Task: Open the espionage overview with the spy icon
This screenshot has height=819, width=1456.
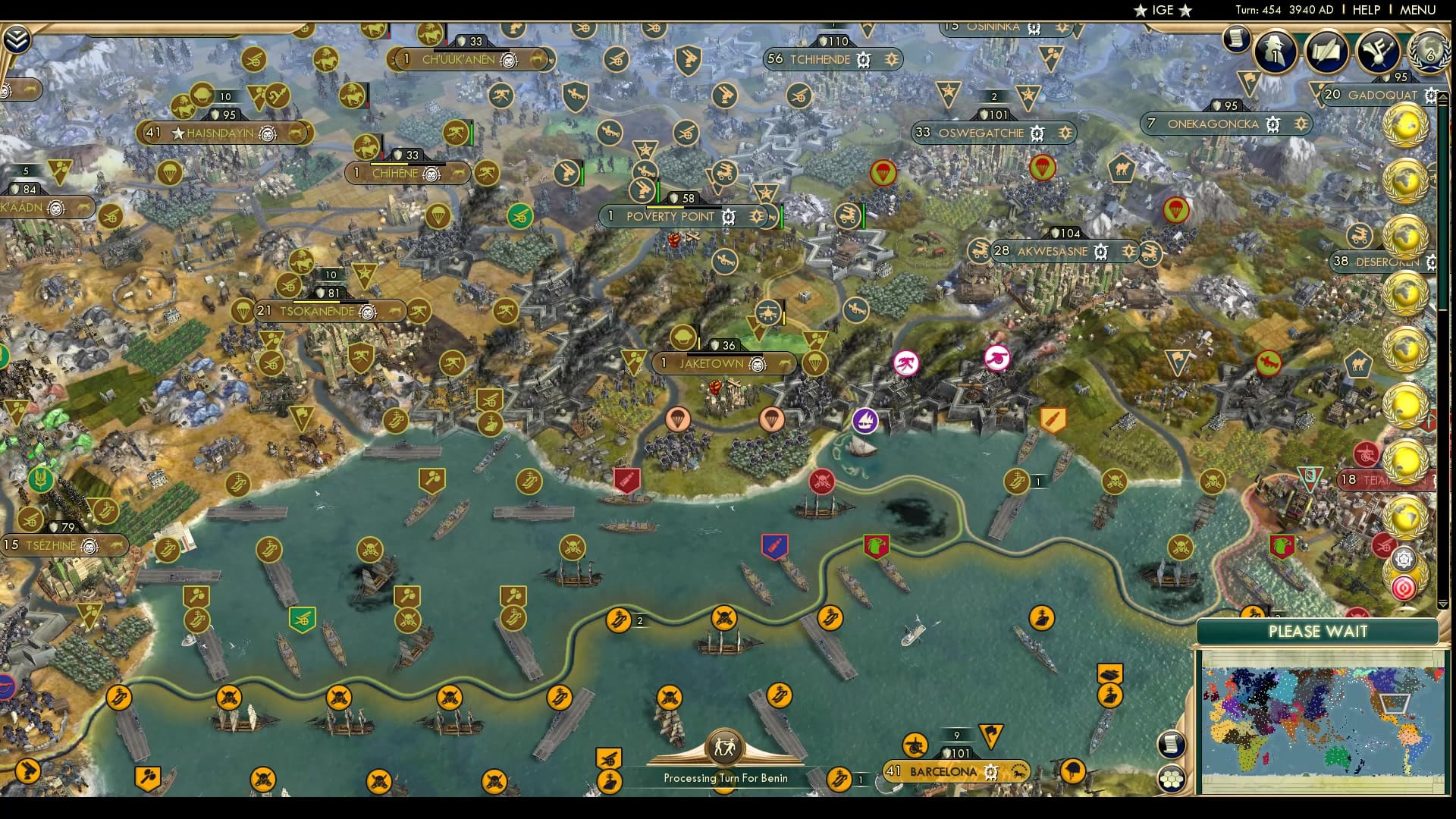Action: [x=1274, y=52]
